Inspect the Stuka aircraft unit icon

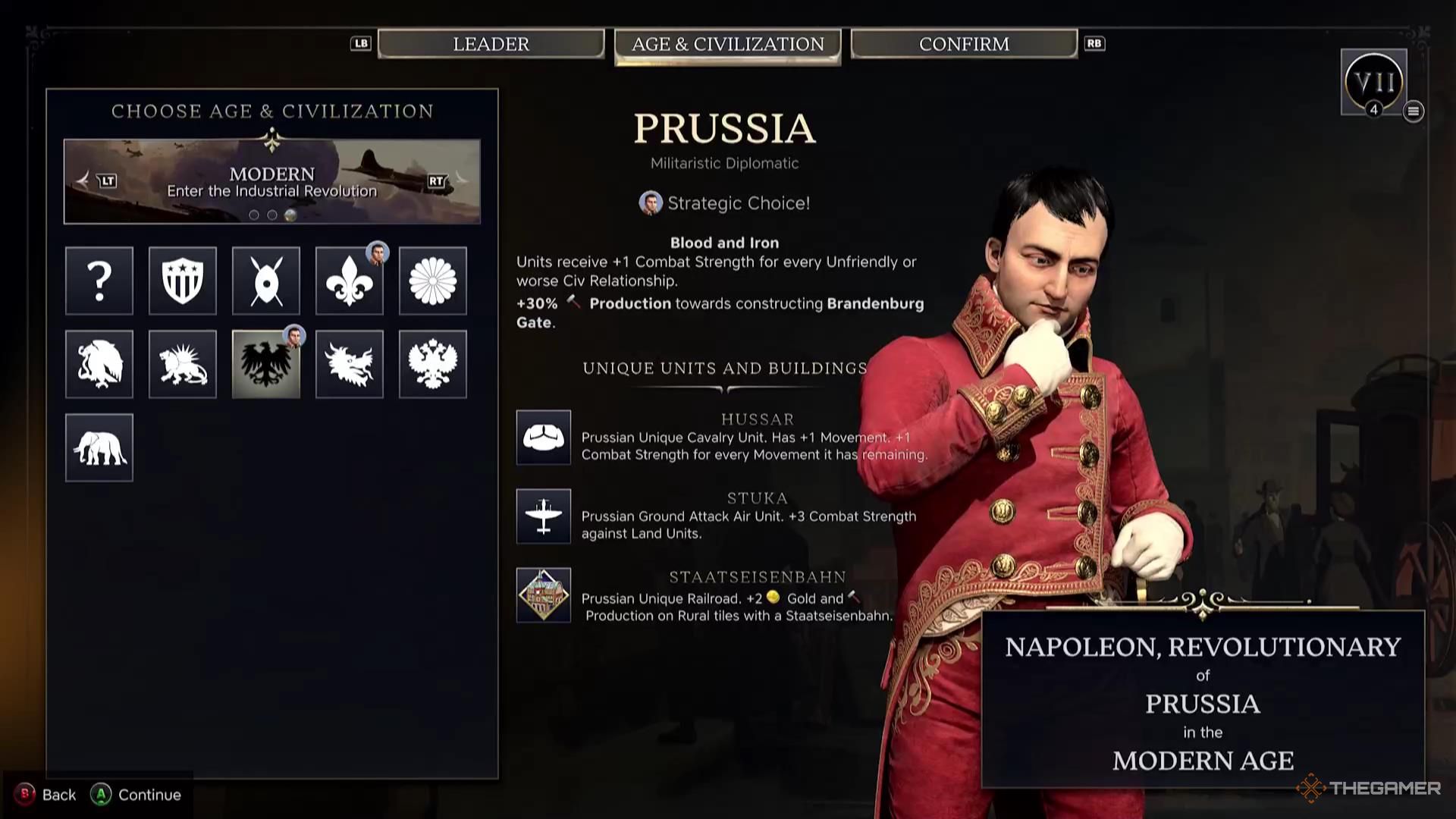544,516
